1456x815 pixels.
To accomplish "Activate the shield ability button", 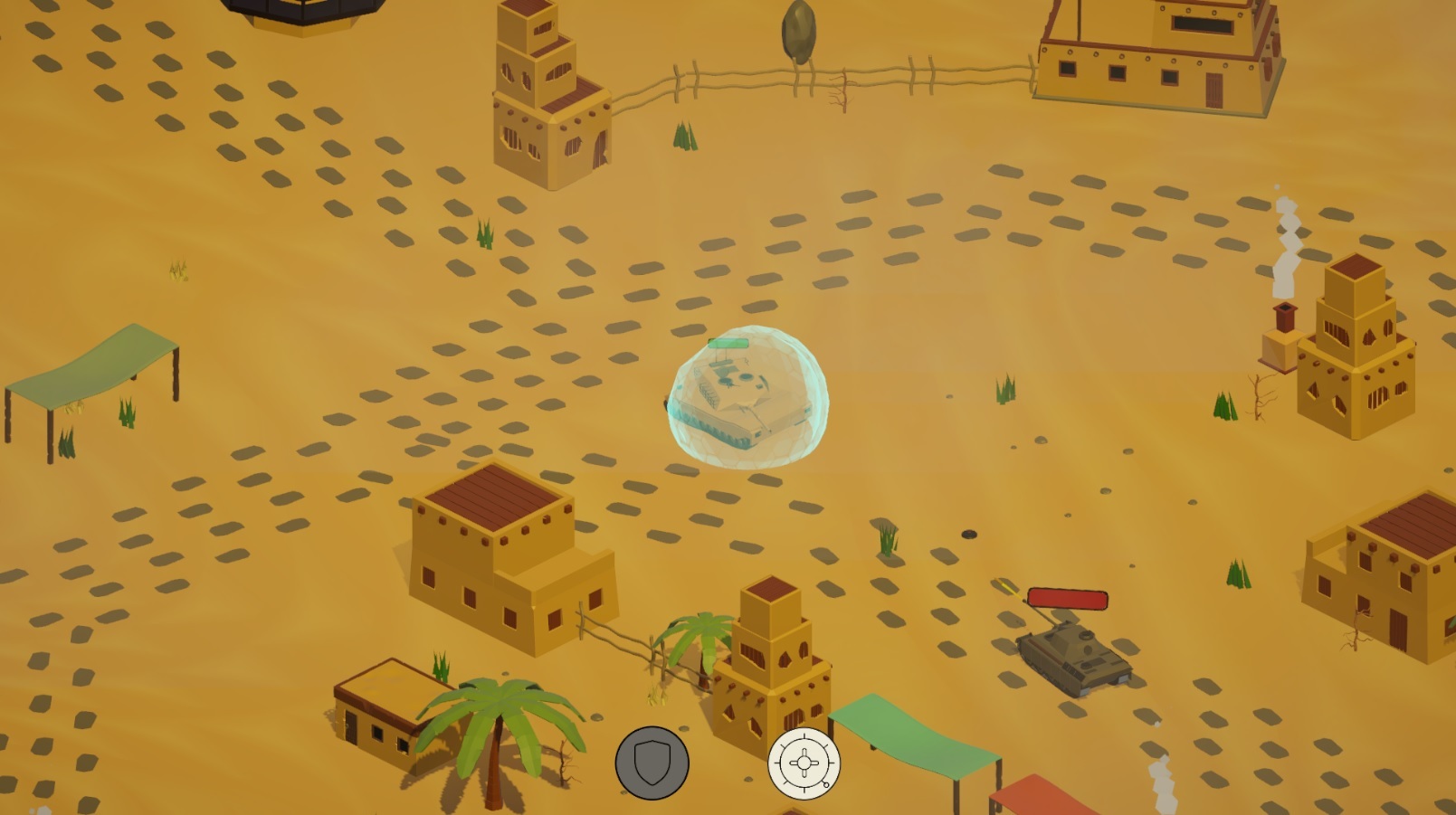I will click(654, 763).
